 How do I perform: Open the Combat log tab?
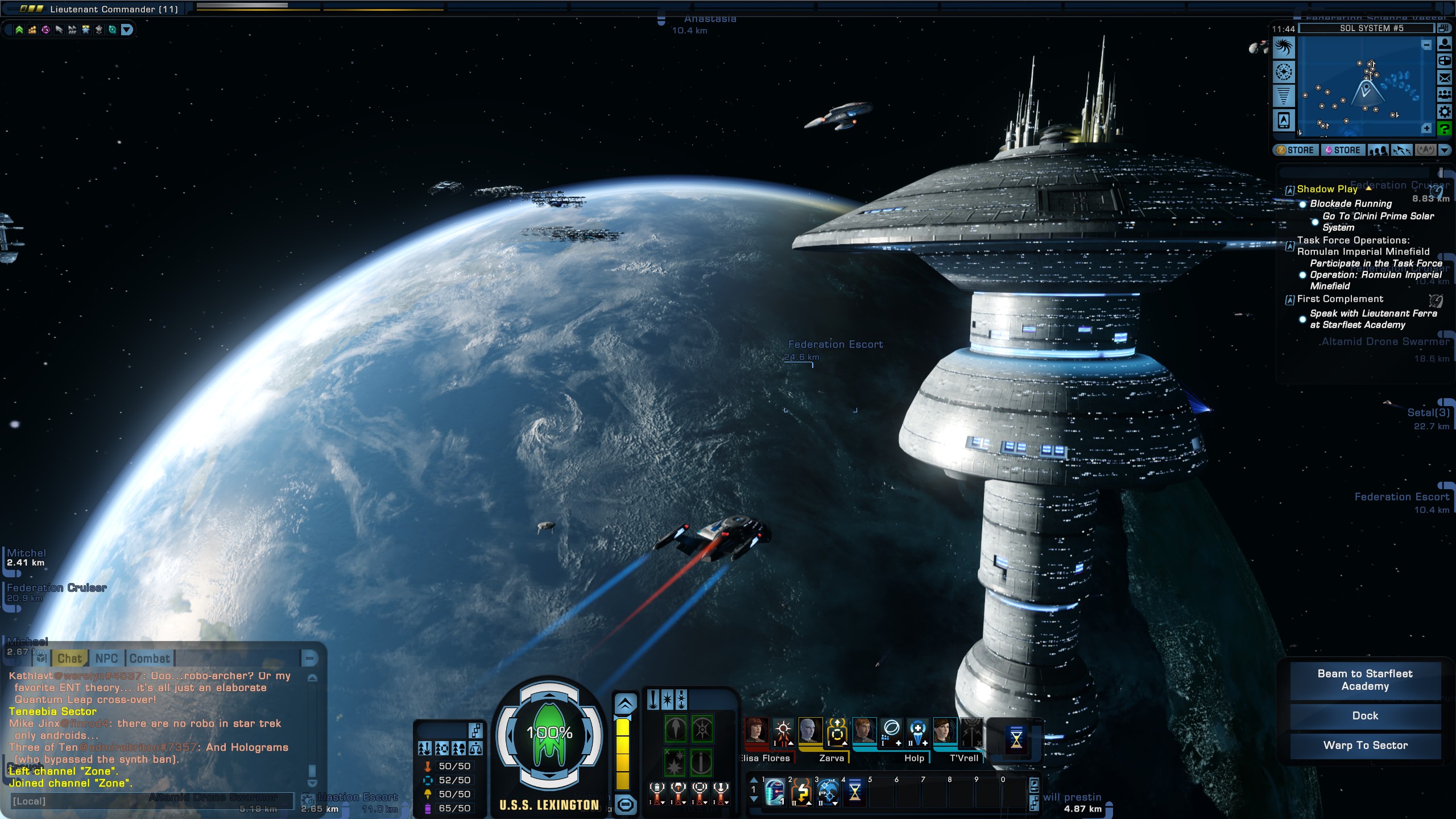[x=150, y=659]
